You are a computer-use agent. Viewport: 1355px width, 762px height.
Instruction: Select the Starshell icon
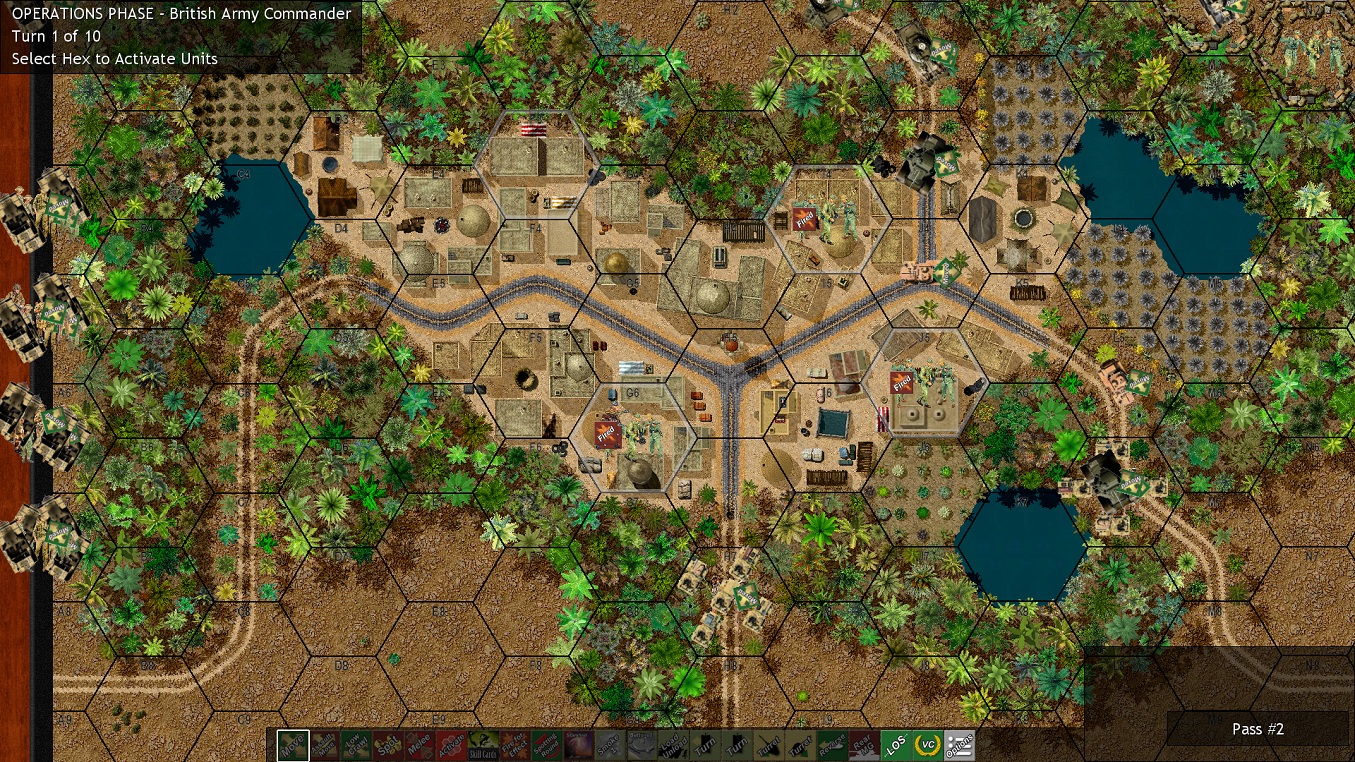click(x=579, y=746)
